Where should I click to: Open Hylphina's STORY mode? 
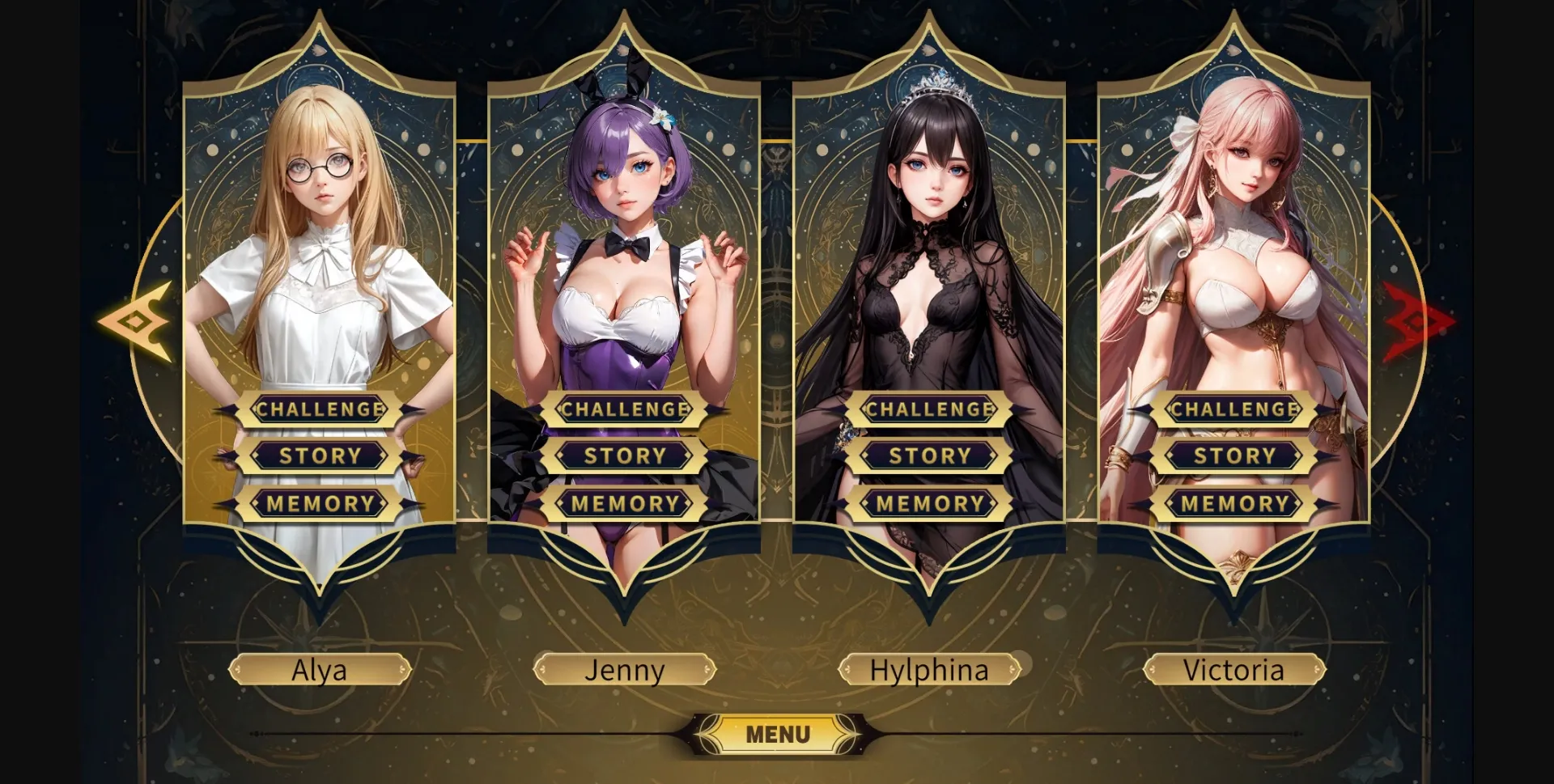(928, 456)
